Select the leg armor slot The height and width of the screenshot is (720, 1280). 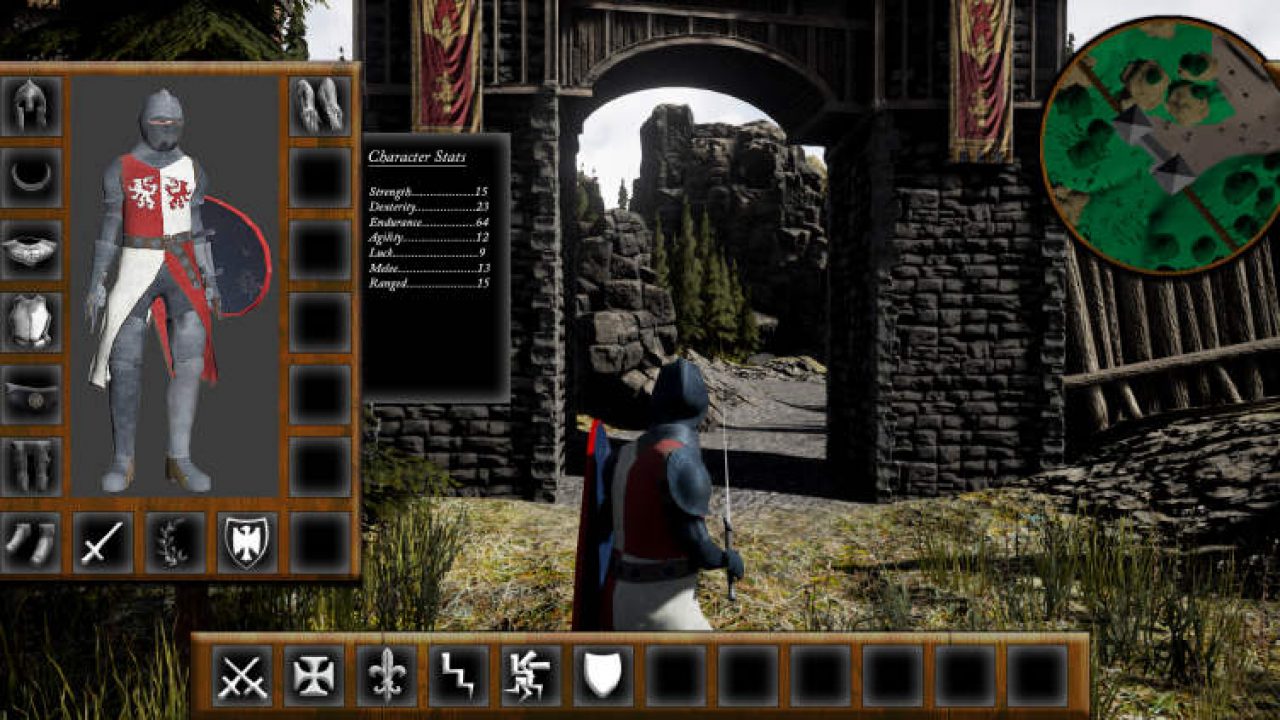coord(31,466)
